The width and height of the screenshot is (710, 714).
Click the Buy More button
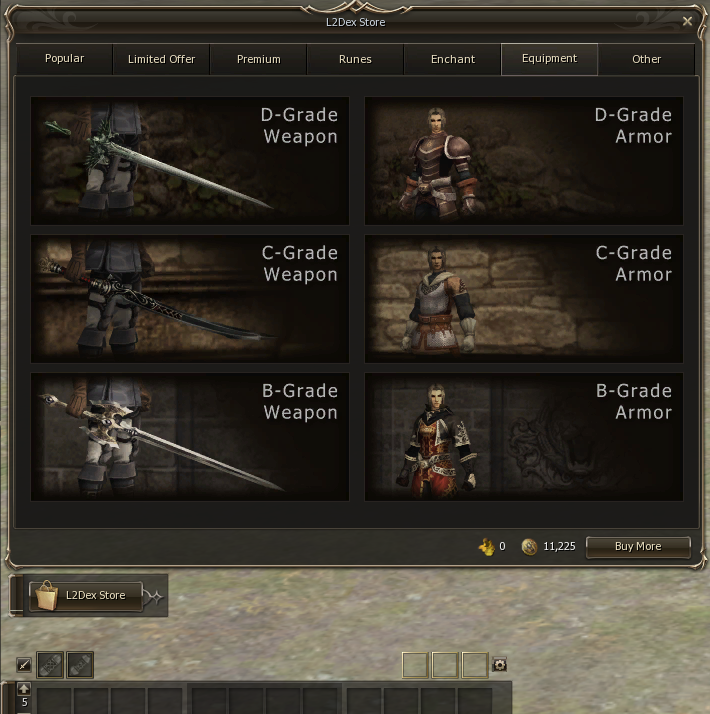638,547
